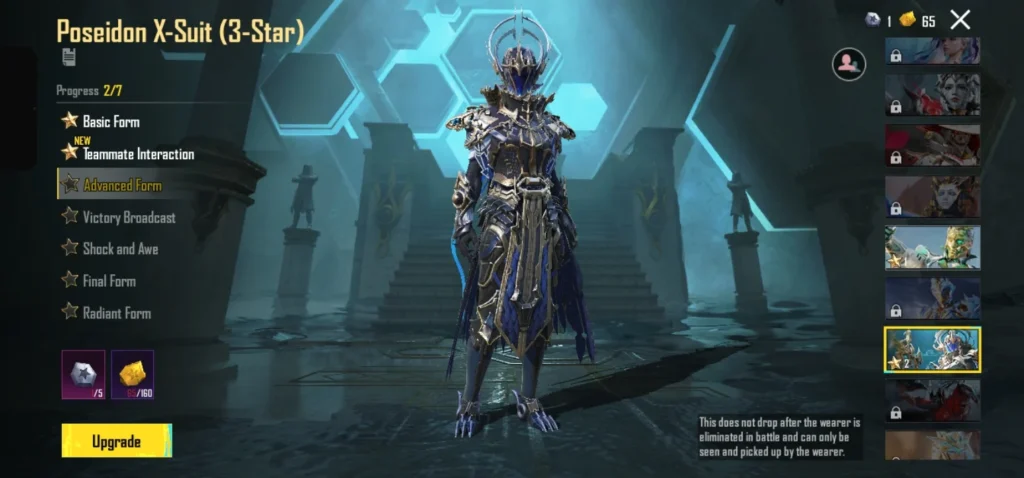Open the Teammate Interaction stage
This screenshot has height=478, width=1024.
pos(137,154)
